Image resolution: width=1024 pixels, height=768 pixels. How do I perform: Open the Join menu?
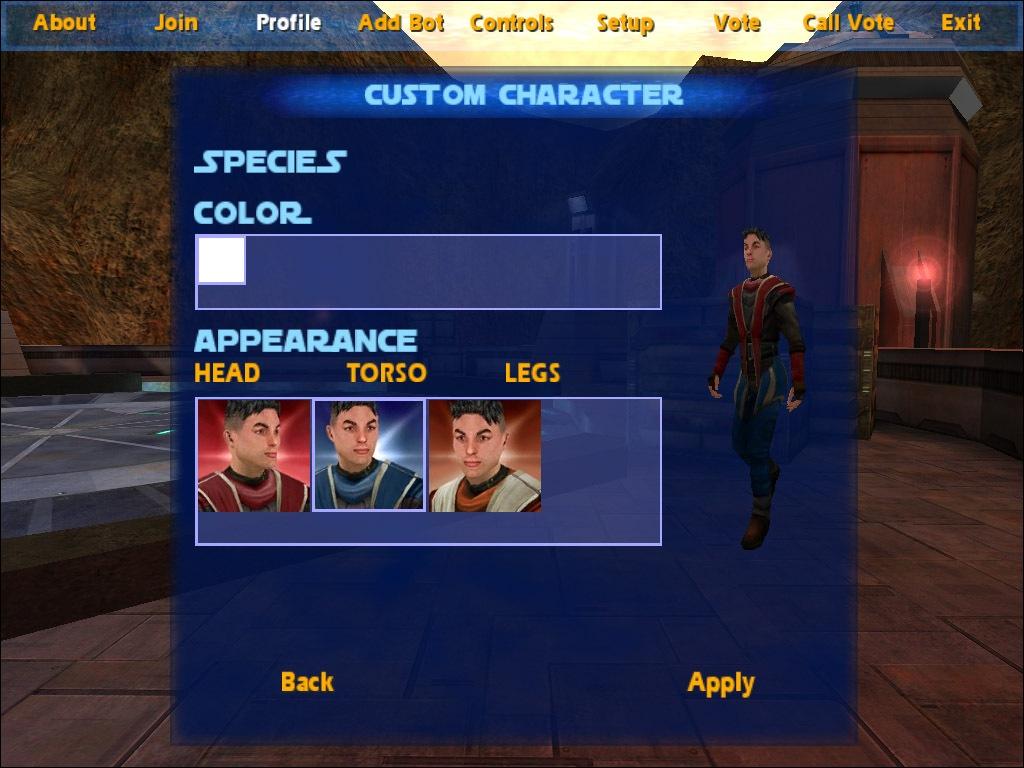click(176, 22)
